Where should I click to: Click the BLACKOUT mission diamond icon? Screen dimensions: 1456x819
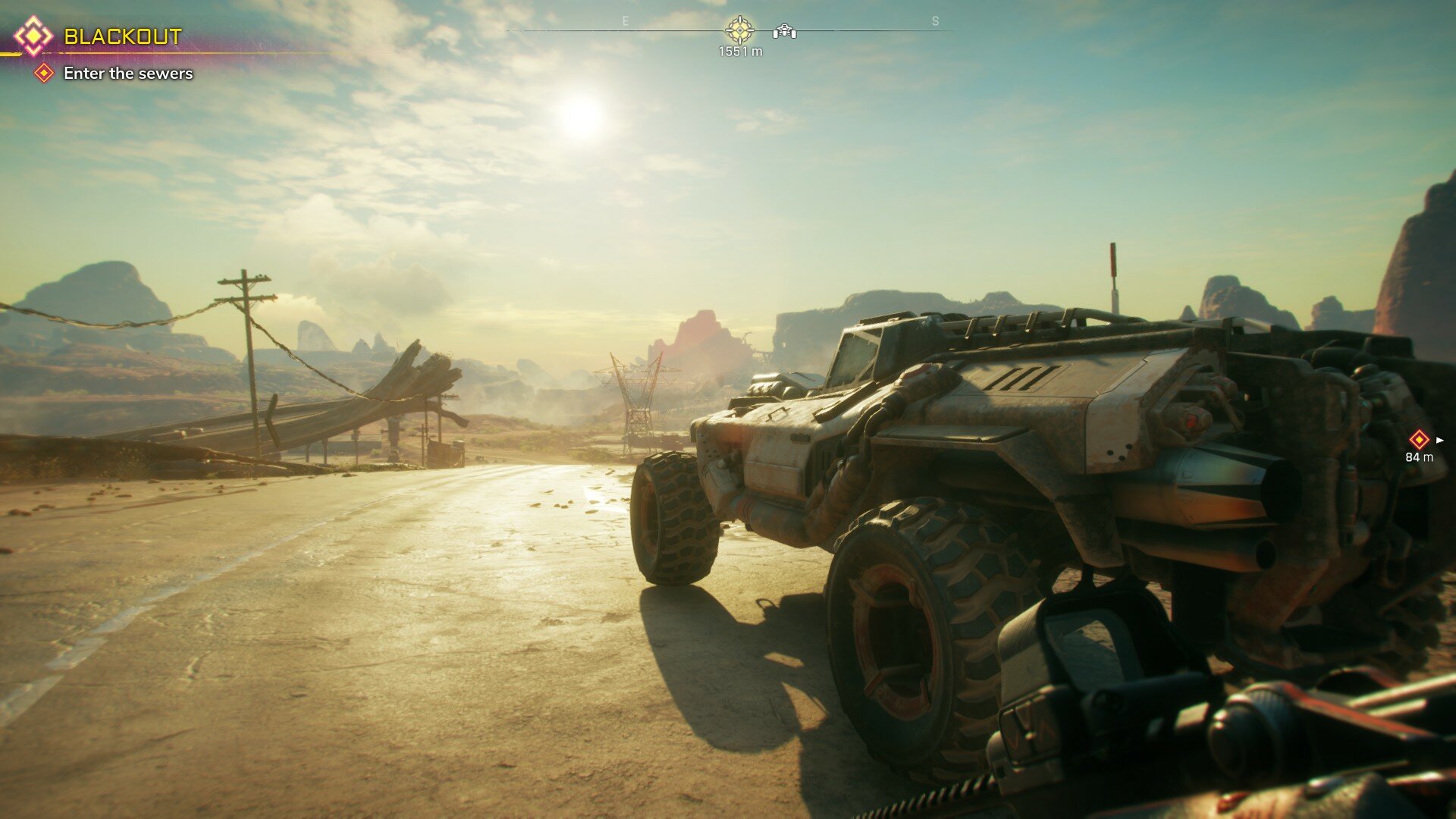(33, 36)
